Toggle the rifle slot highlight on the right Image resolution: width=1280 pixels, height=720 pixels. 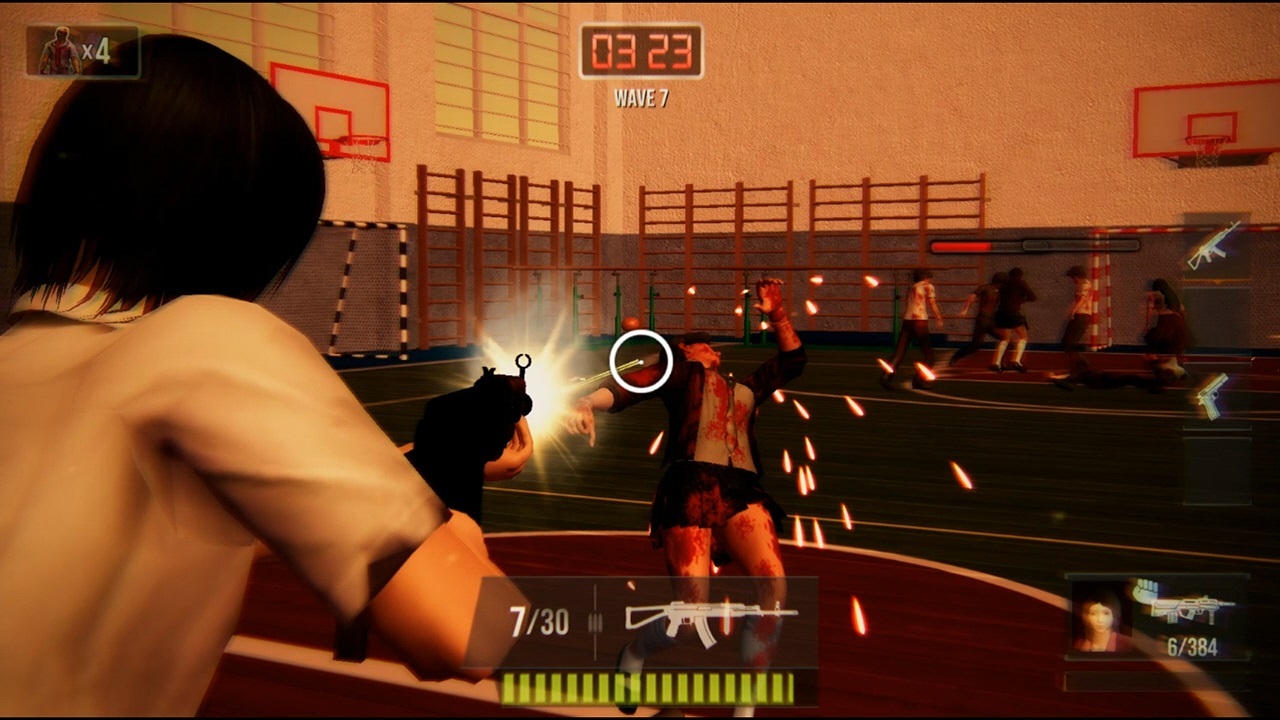[1212, 249]
